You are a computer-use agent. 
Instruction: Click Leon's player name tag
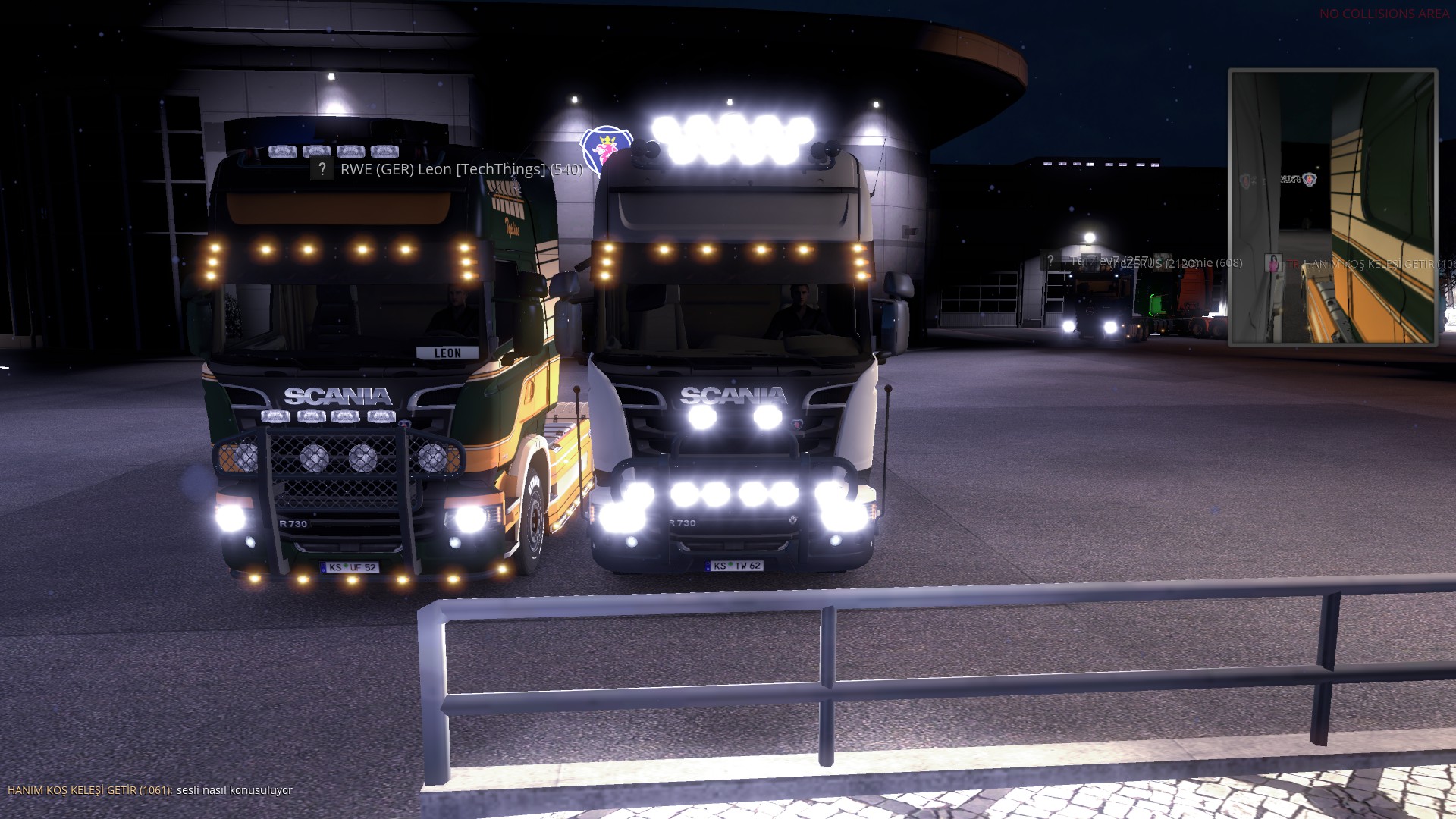pyautogui.click(x=461, y=169)
